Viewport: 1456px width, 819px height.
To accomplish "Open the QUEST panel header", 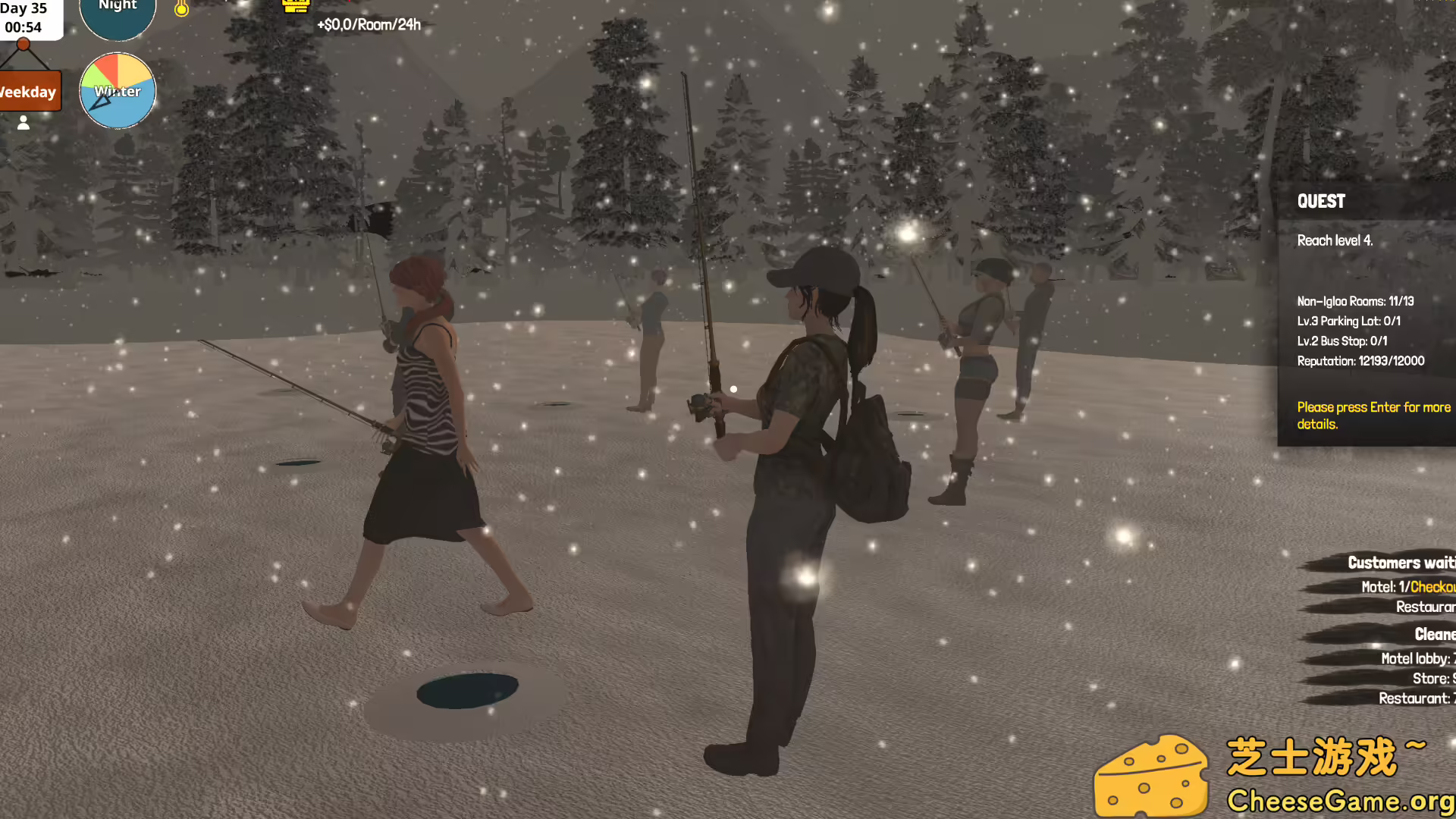I will tap(1321, 201).
